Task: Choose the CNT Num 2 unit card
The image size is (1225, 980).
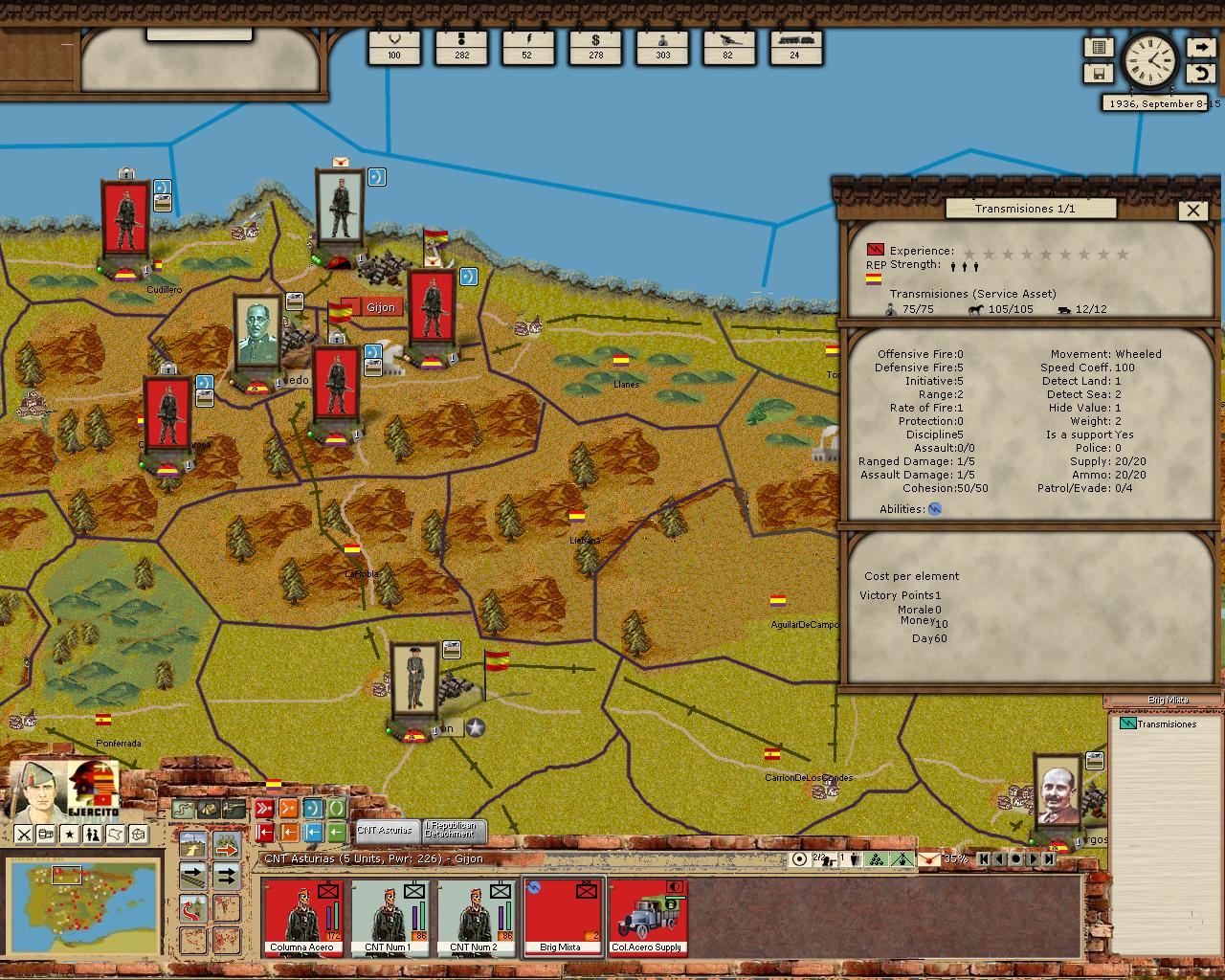Action: point(474,917)
